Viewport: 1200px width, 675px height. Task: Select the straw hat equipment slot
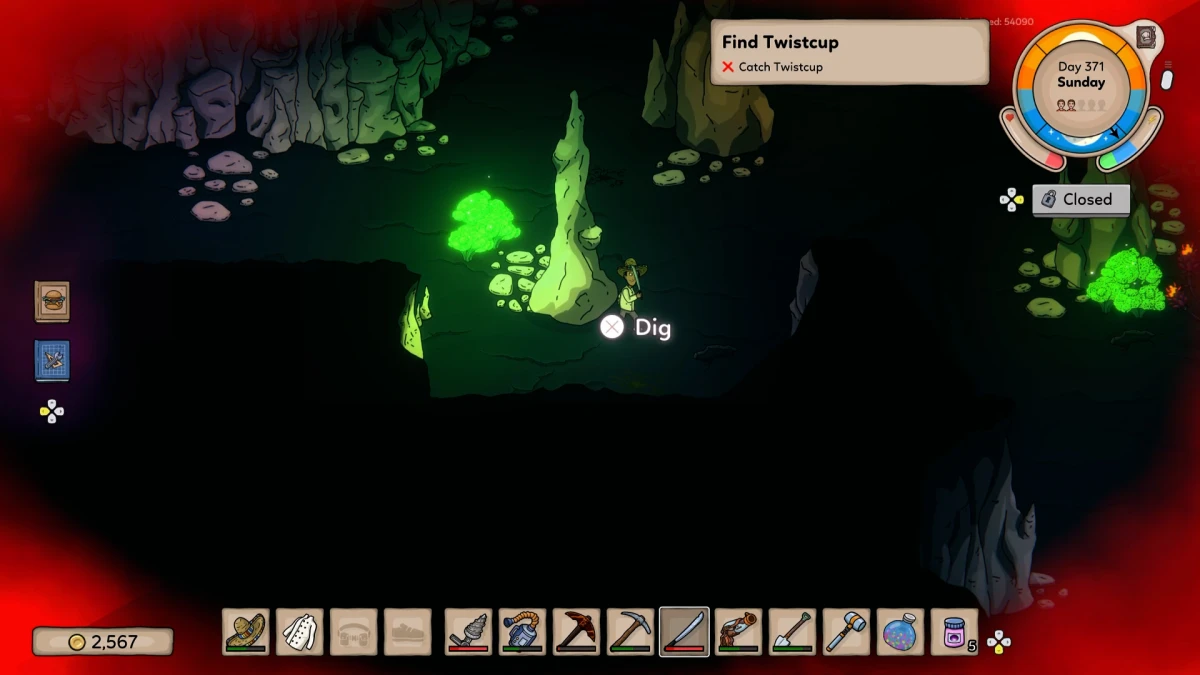(246, 632)
